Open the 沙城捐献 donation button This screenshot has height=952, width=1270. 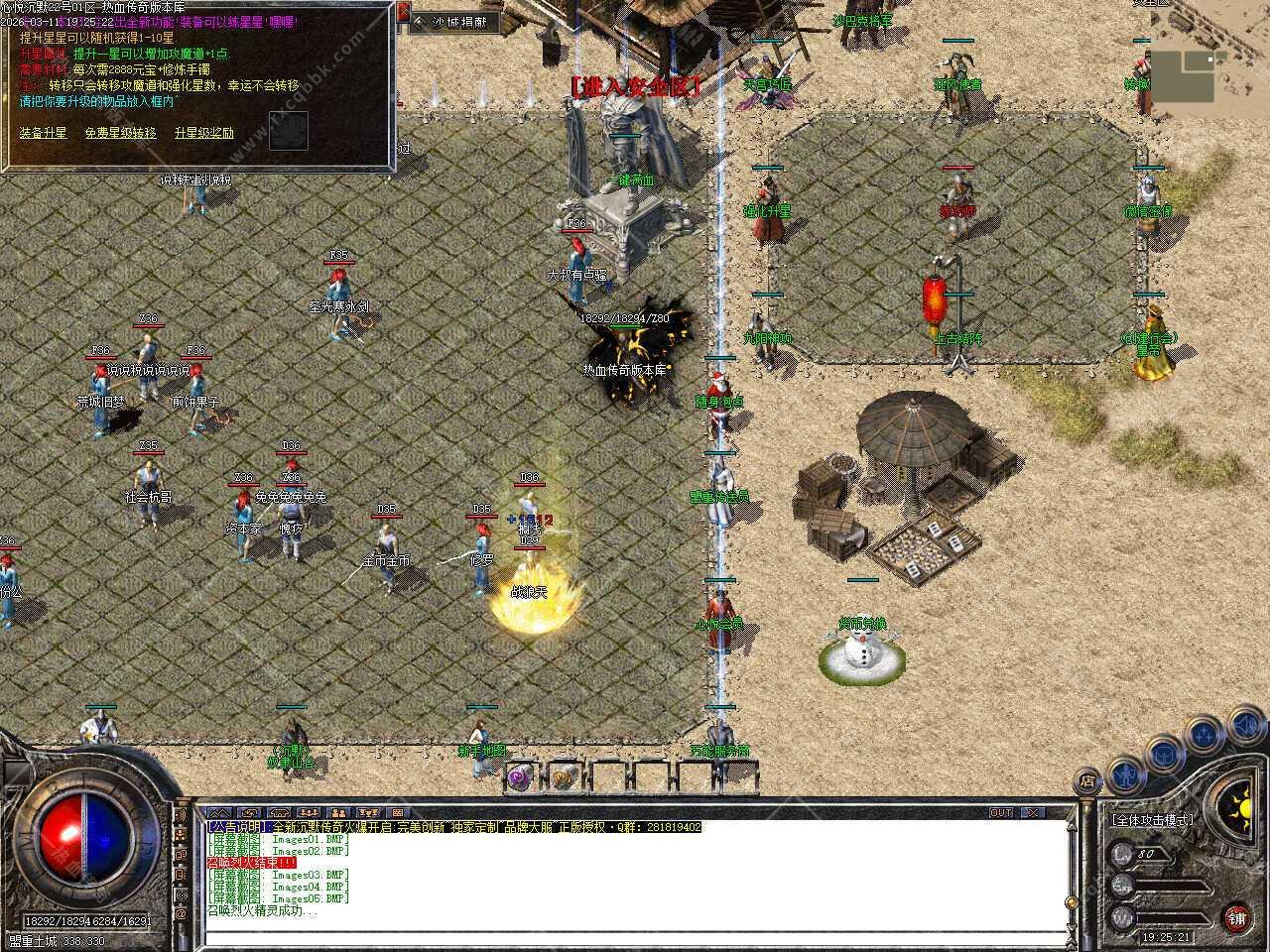[x=458, y=21]
